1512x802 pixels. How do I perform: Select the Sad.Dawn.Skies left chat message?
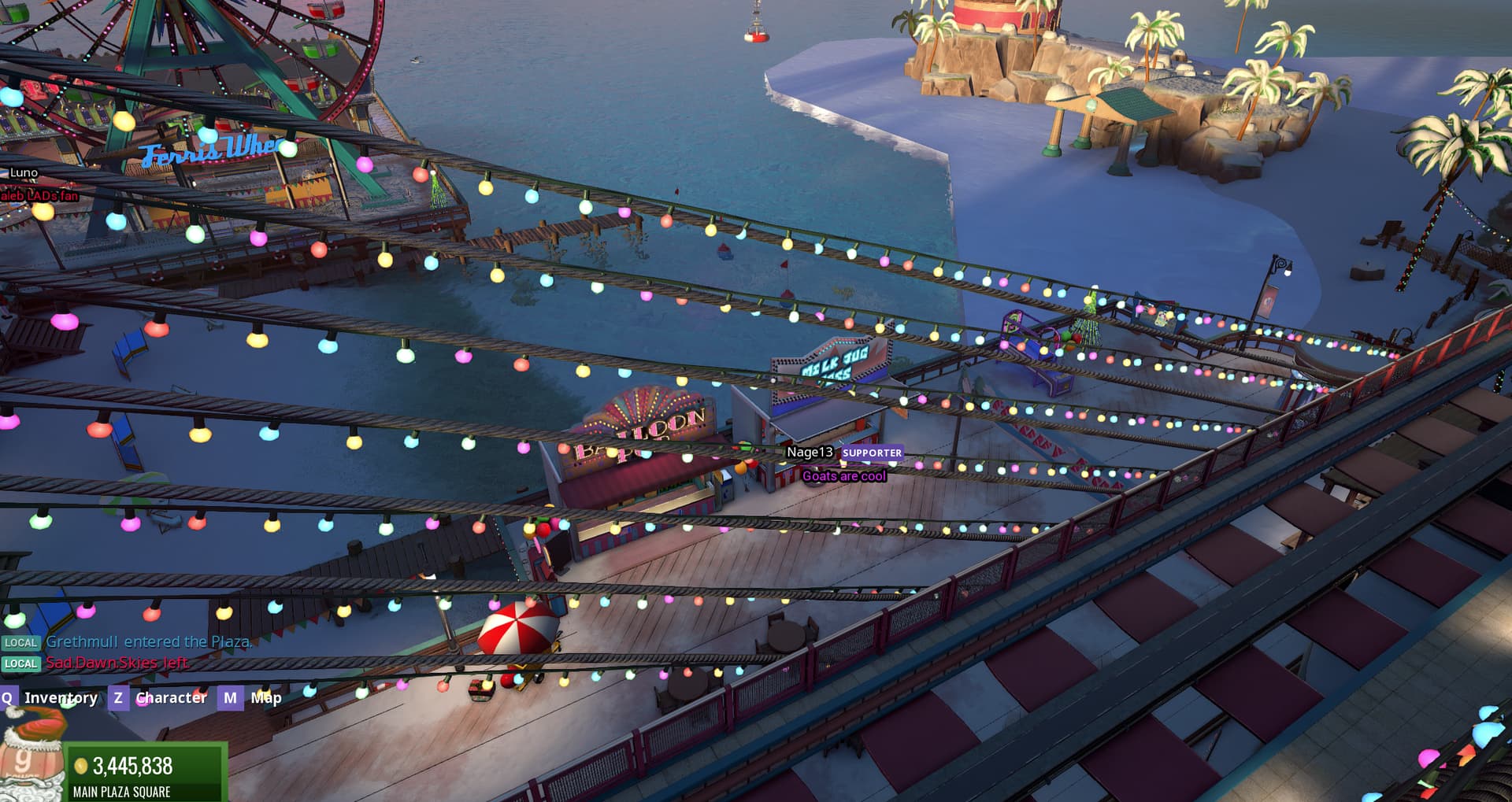coord(117,663)
